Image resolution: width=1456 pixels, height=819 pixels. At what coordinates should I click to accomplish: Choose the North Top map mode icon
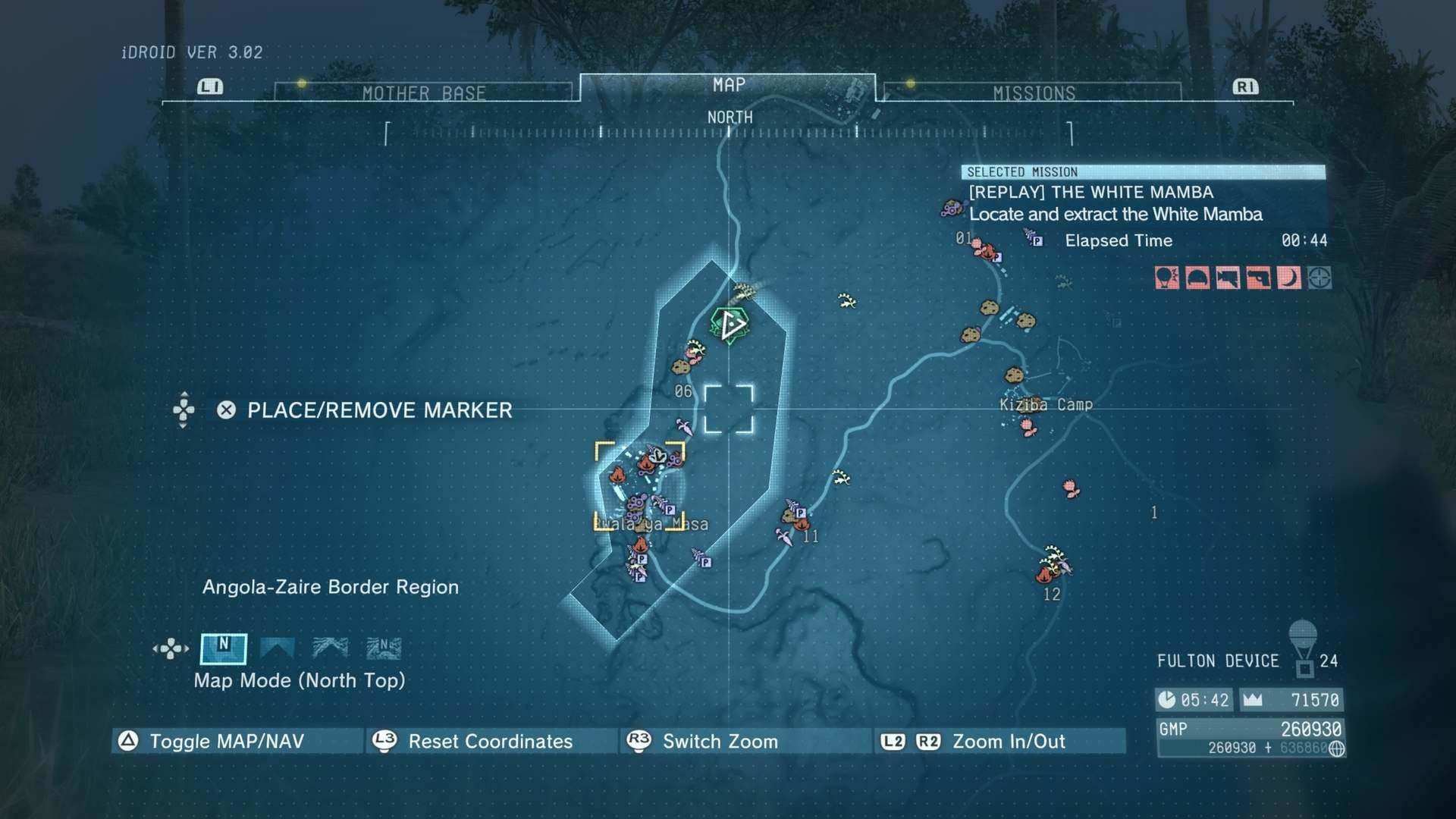tap(223, 648)
